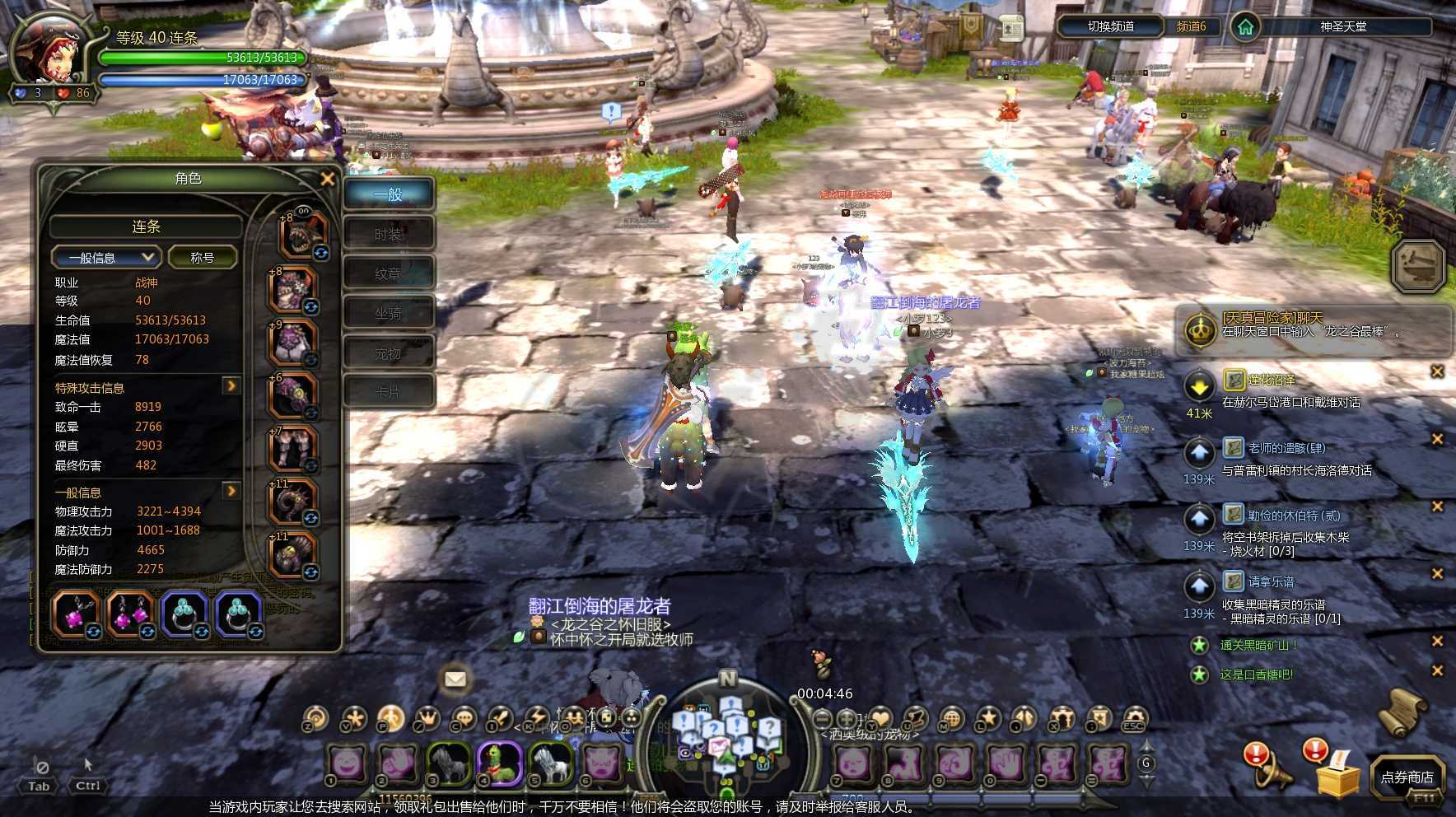Switch to the 卡片 card tab

click(388, 393)
